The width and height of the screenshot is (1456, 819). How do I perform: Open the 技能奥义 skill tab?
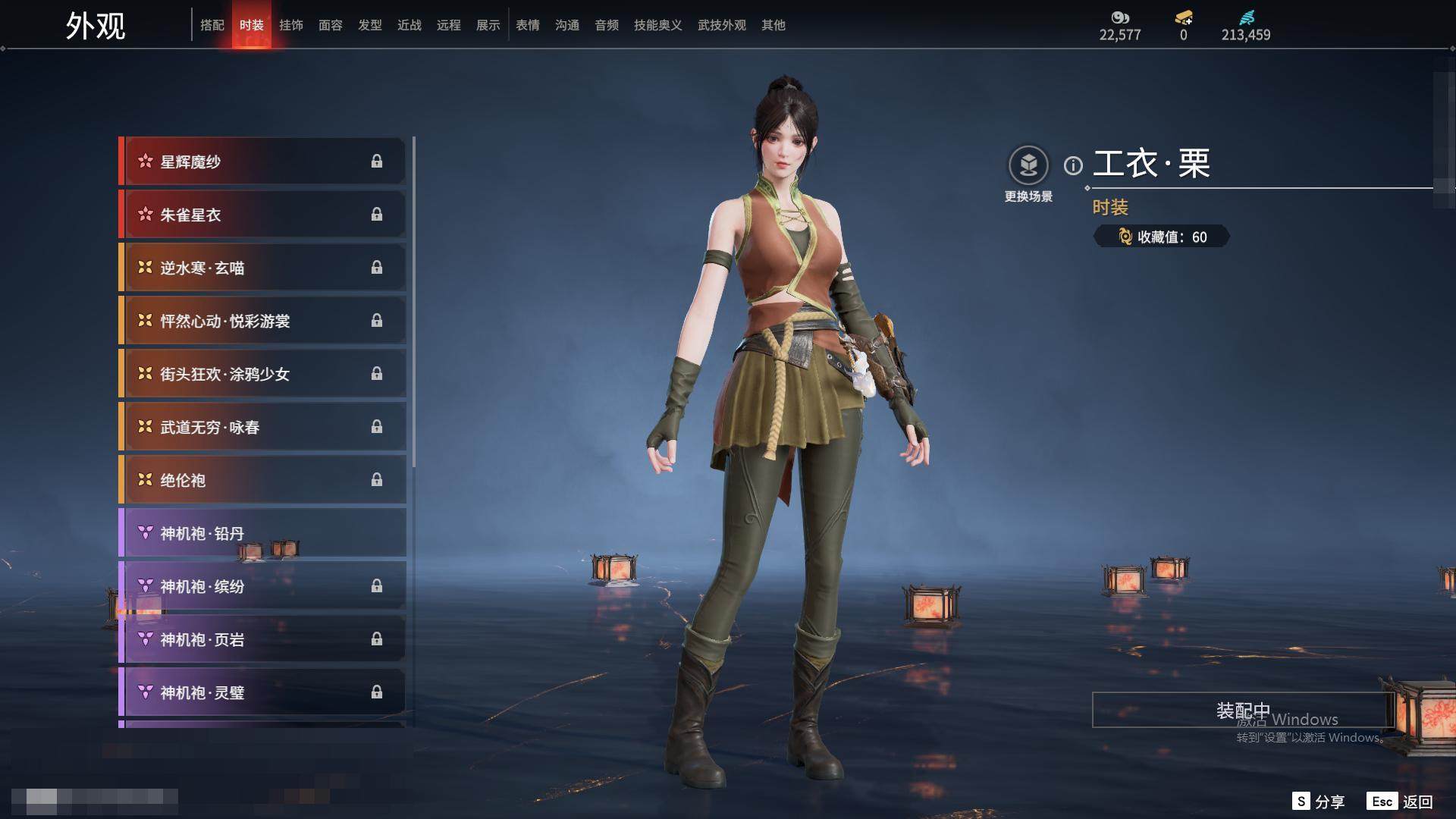658,25
